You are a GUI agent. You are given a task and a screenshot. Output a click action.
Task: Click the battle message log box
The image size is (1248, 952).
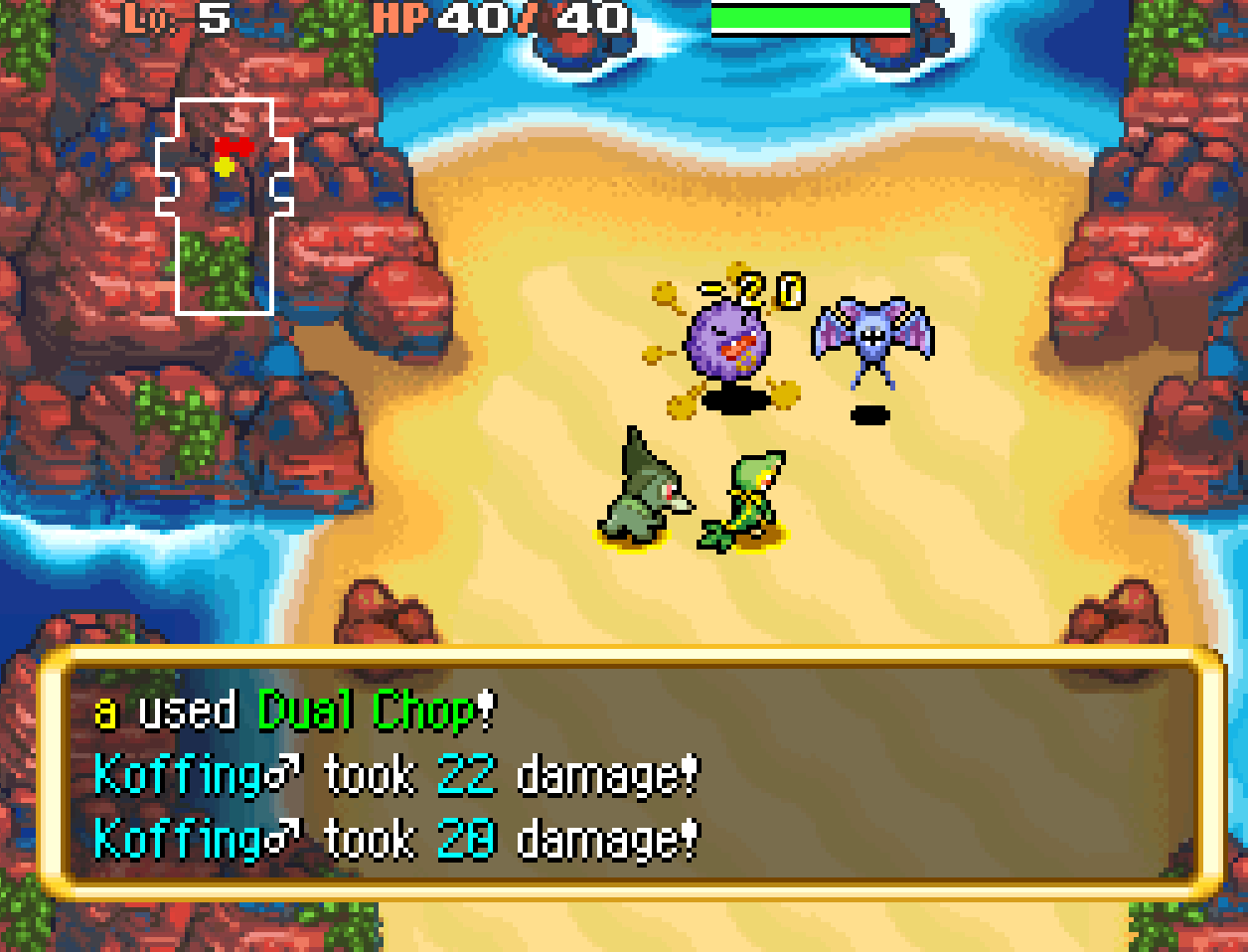[x=630, y=772]
